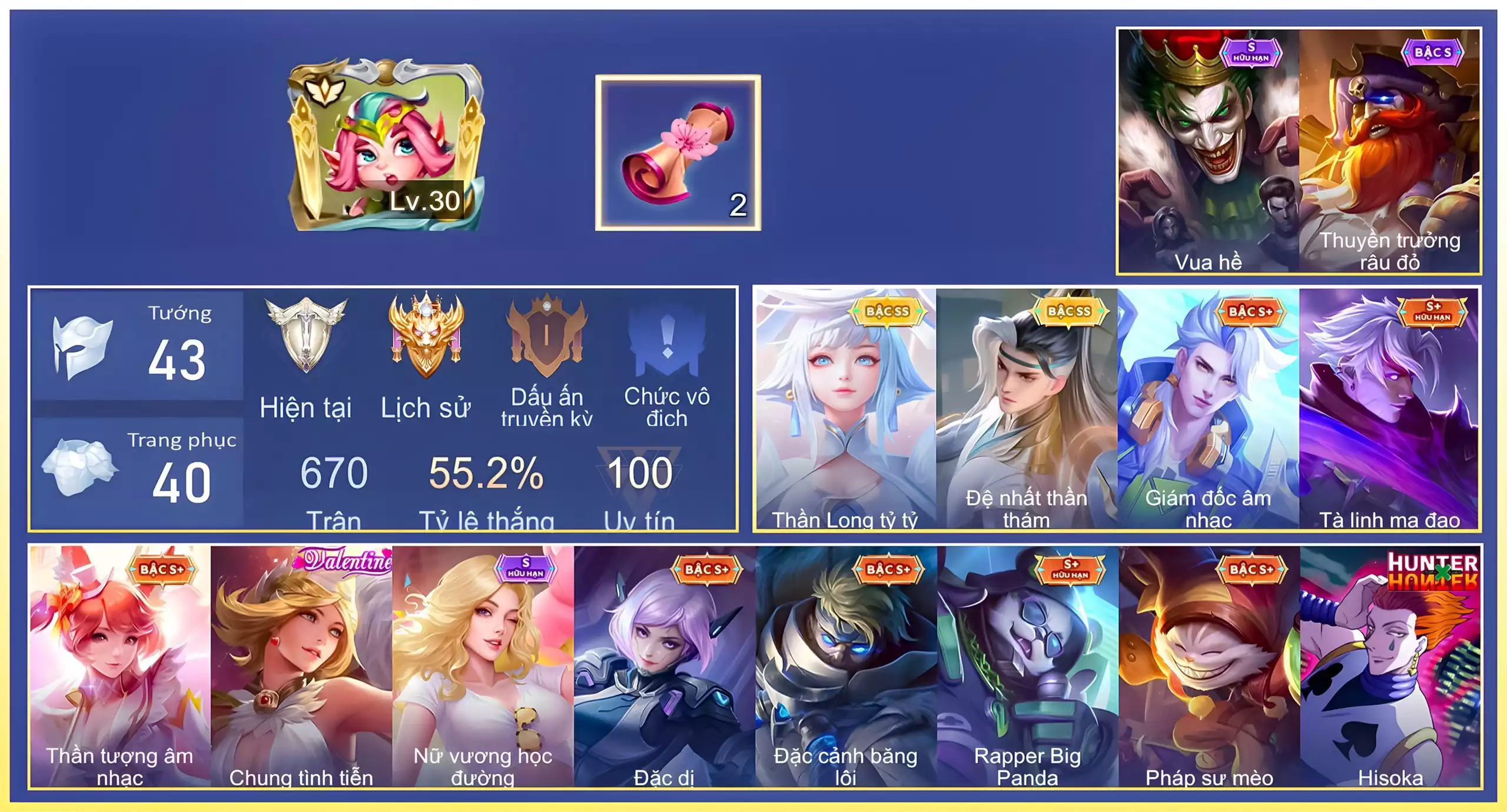Show the Dấu ấn truyền kỳ badge
This screenshot has width=1507, height=812.
(x=547, y=360)
